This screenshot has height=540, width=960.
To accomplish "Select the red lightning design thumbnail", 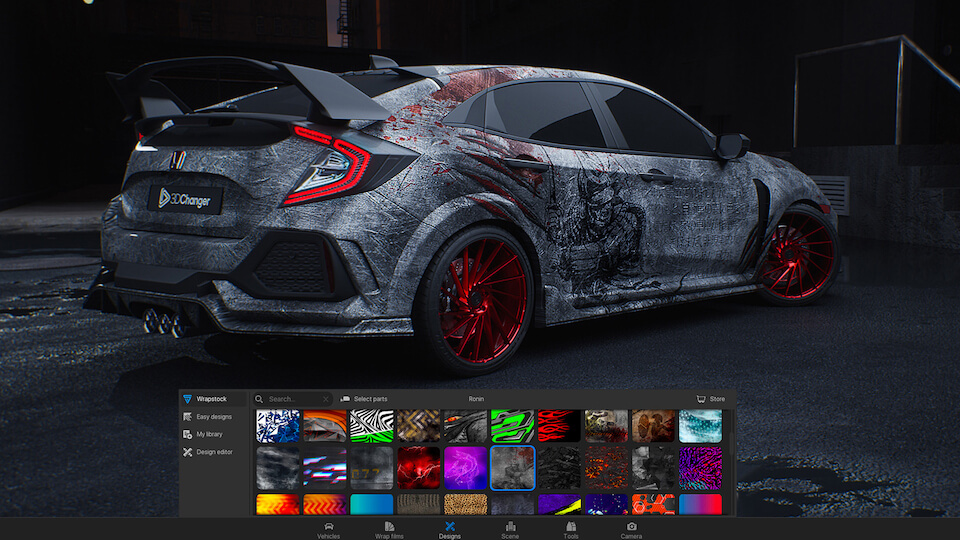I will click(x=418, y=467).
